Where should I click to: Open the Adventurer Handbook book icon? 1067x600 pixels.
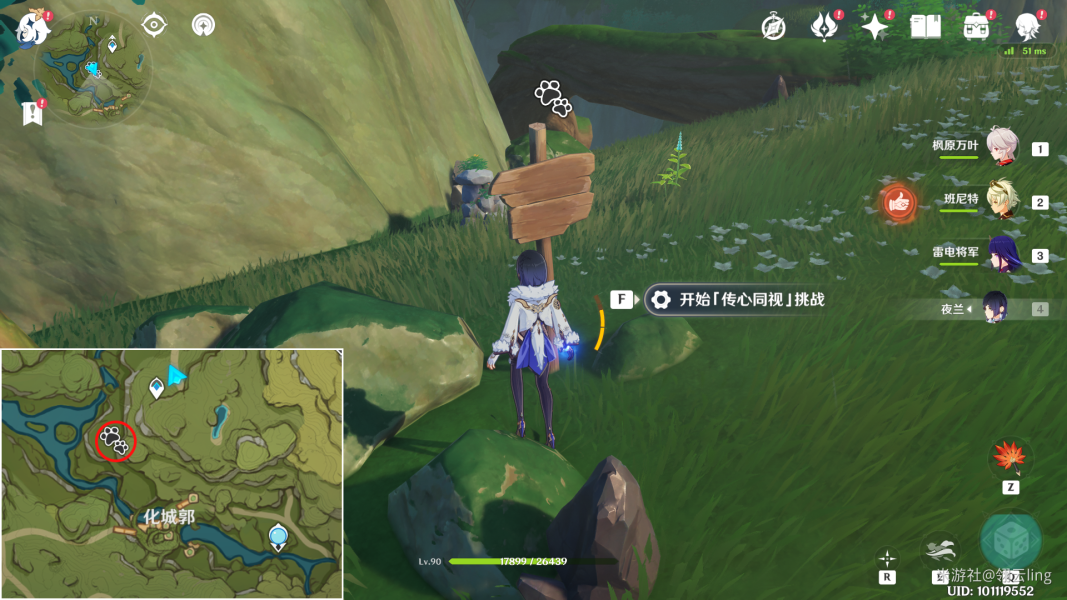pos(926,27)
